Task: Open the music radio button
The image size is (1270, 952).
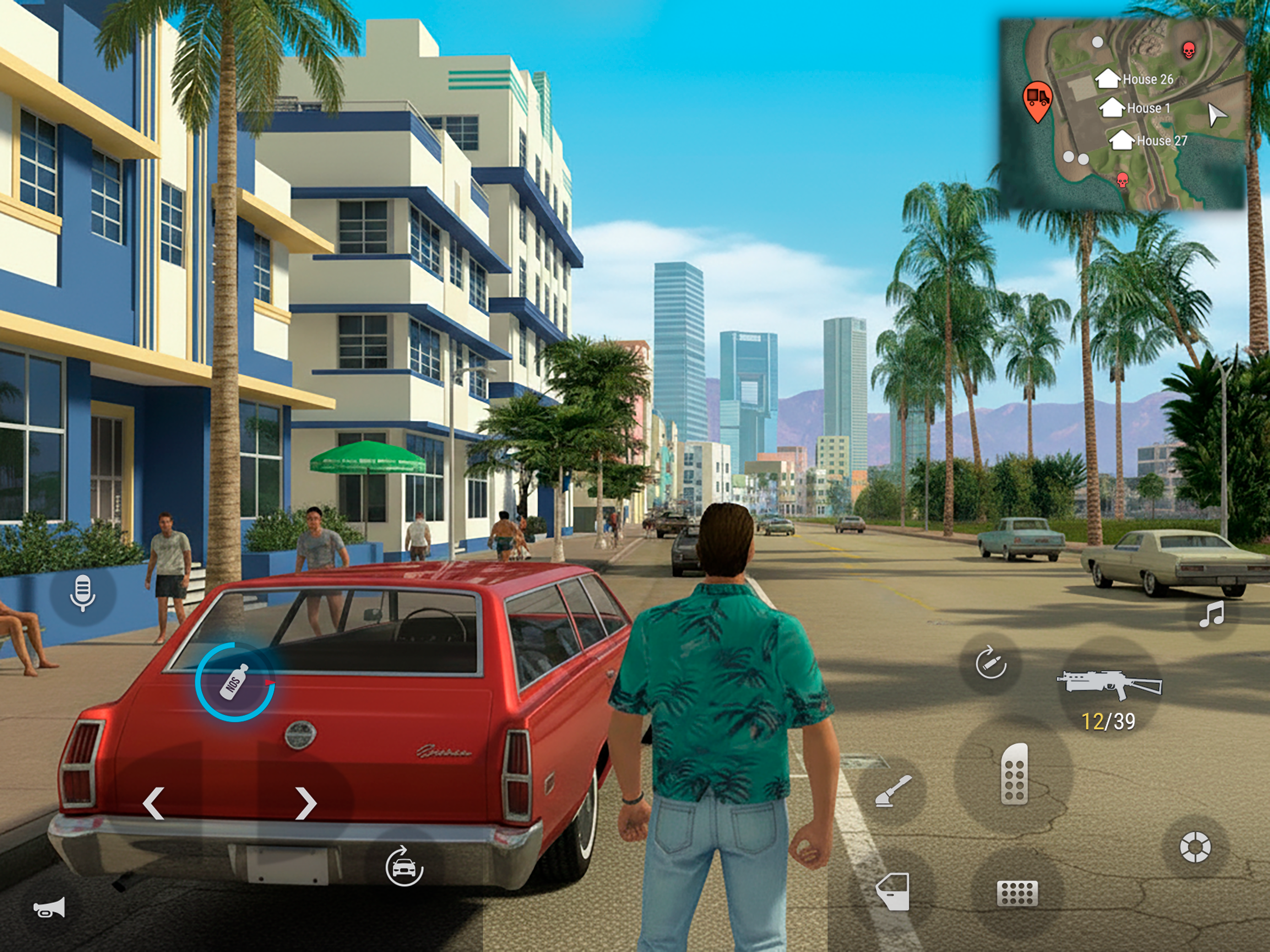Action: (x=1211, y=615)
